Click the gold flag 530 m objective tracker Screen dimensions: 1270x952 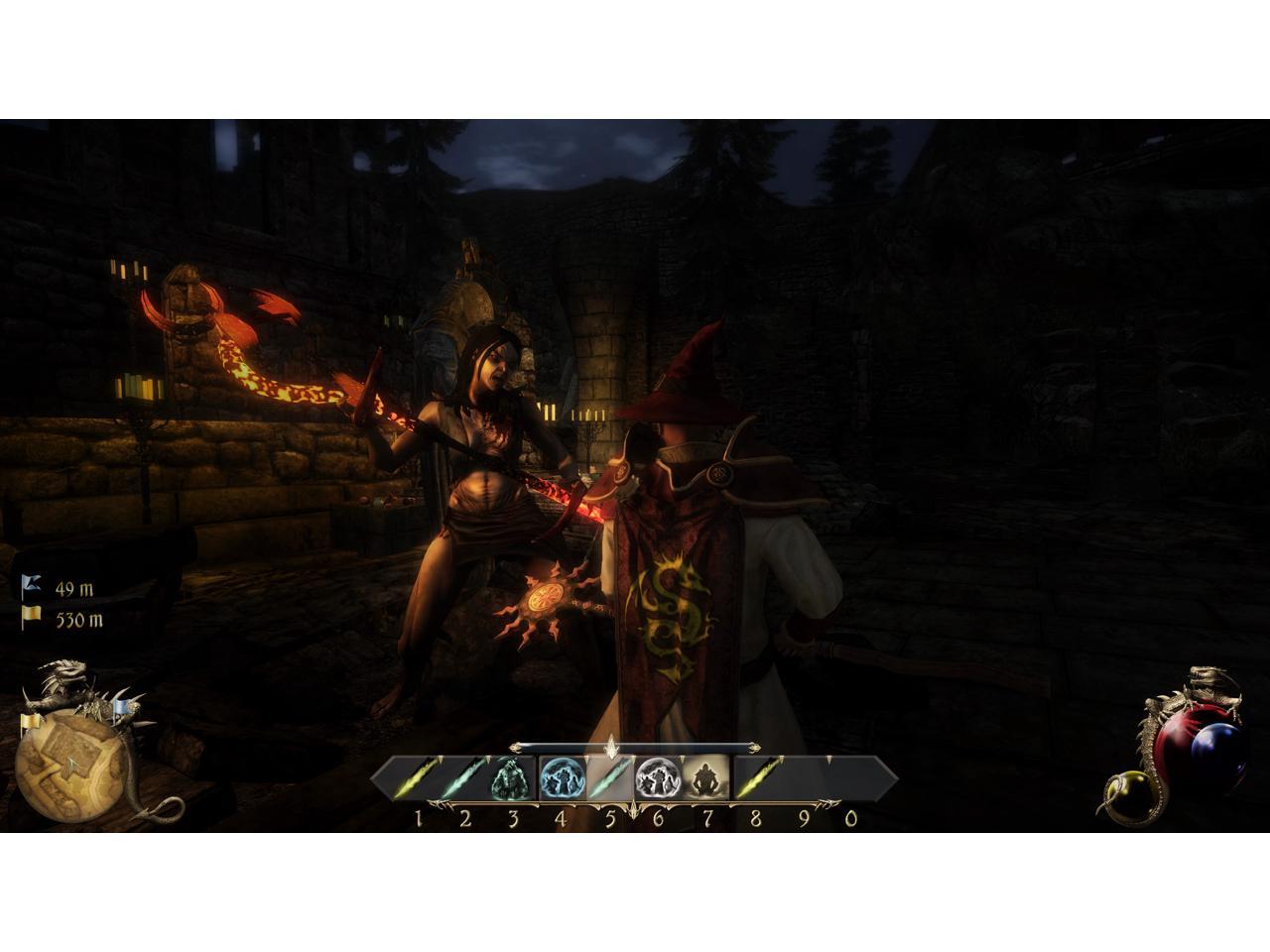pyautogui.click(x=63, y=620)
